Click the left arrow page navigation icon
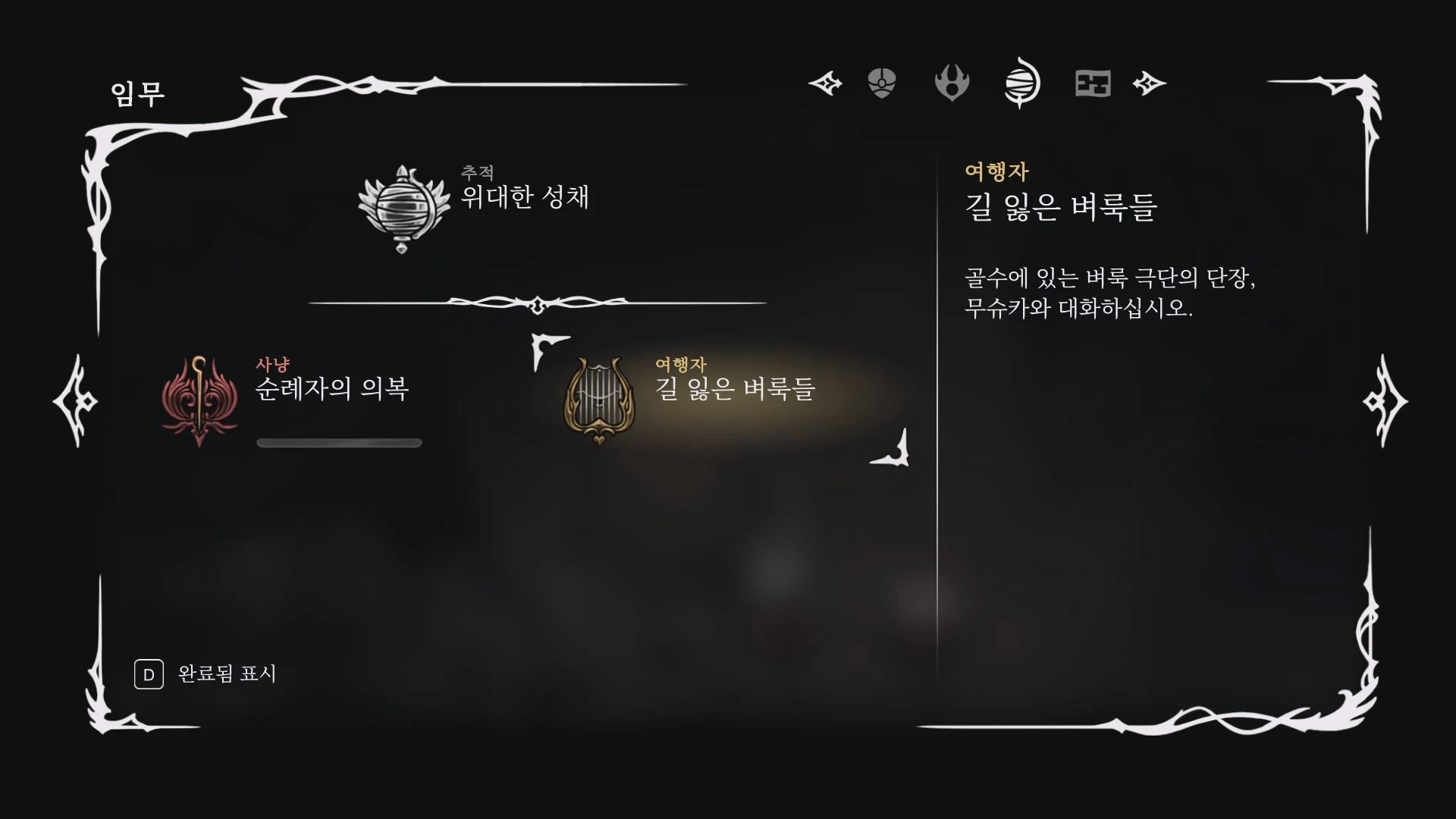 coord(827,83)
